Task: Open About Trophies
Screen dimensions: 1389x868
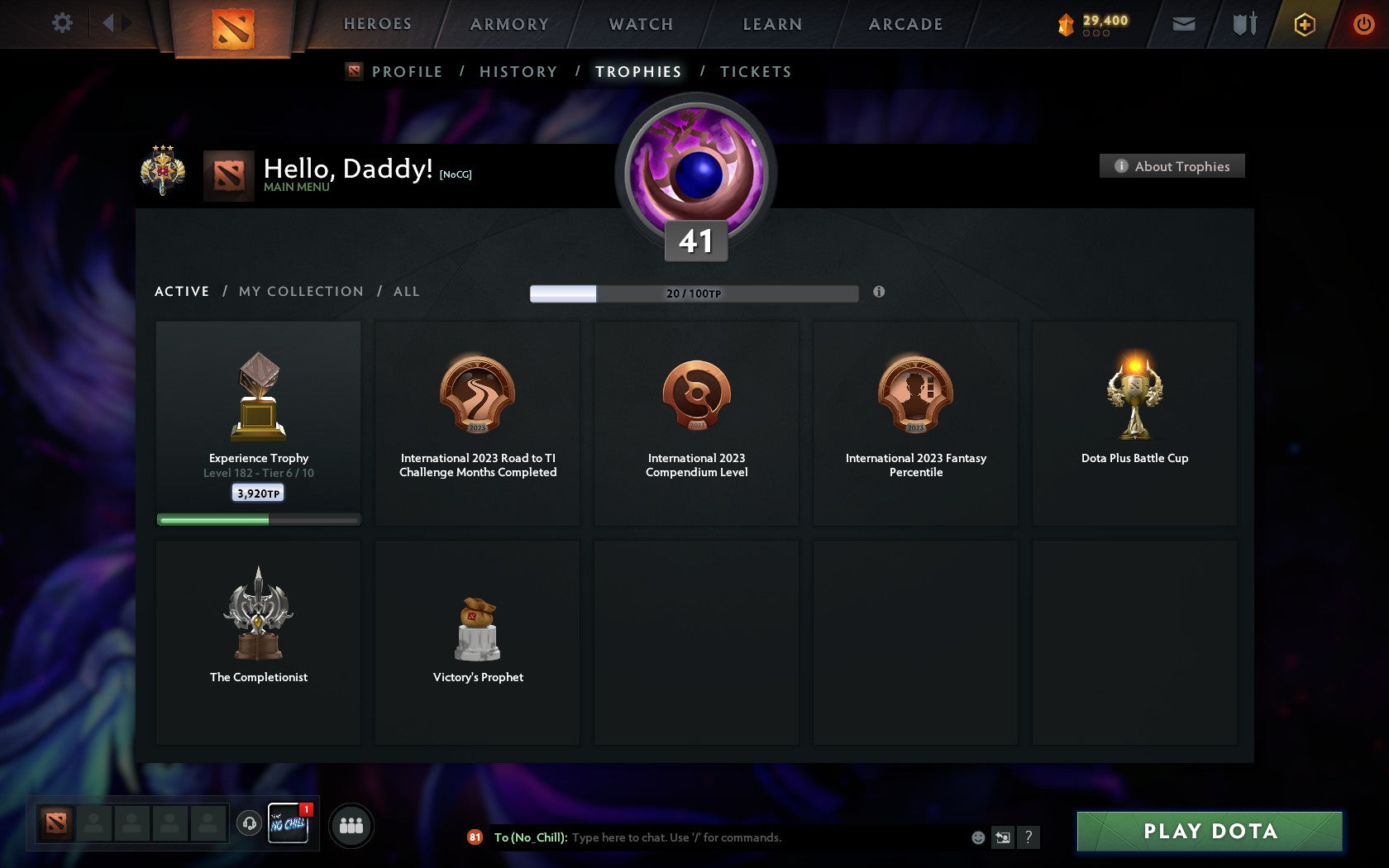Action: click(x=1172, y=165)
